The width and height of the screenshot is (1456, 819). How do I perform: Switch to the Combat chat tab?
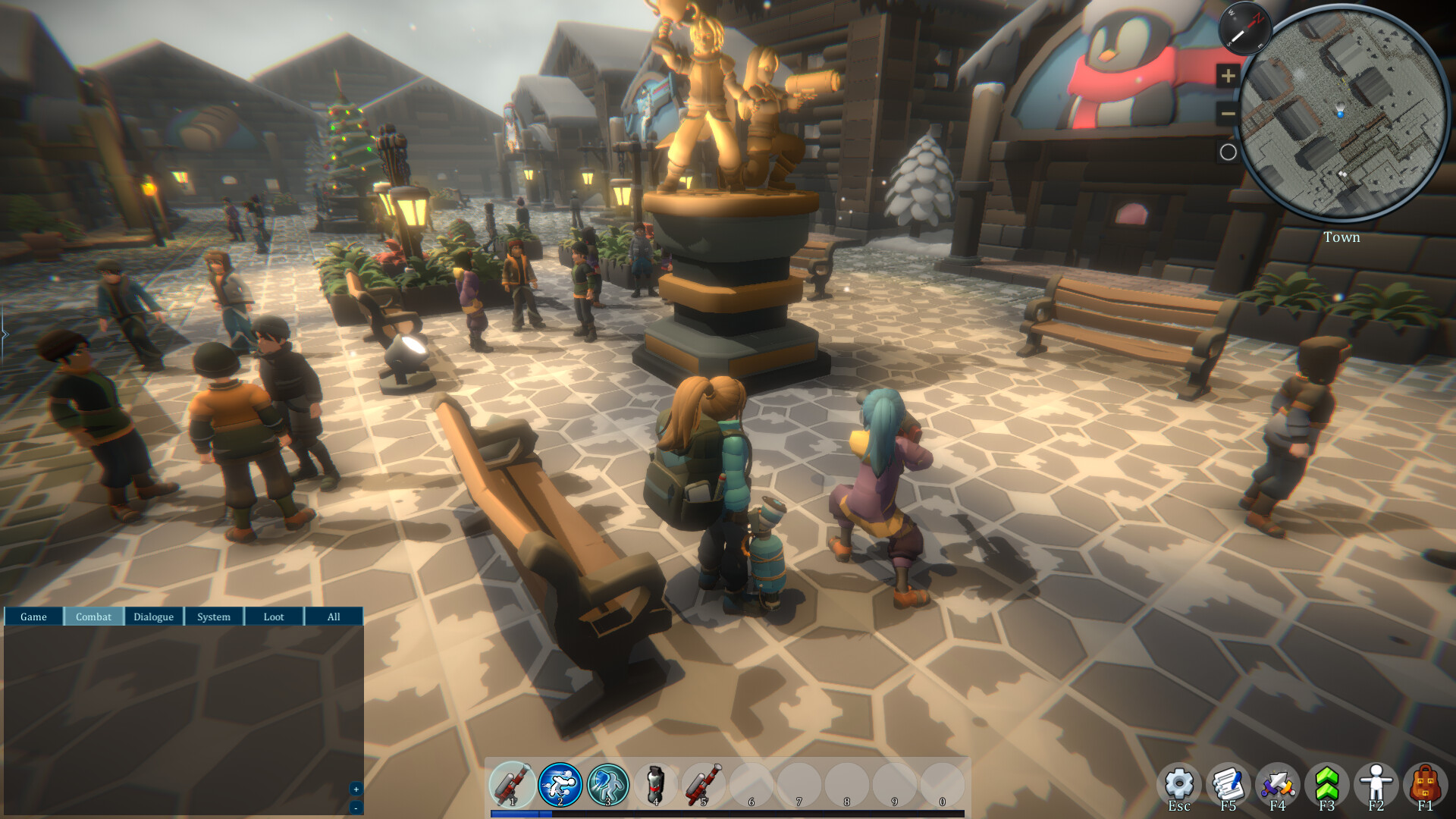tap(93, 617)
